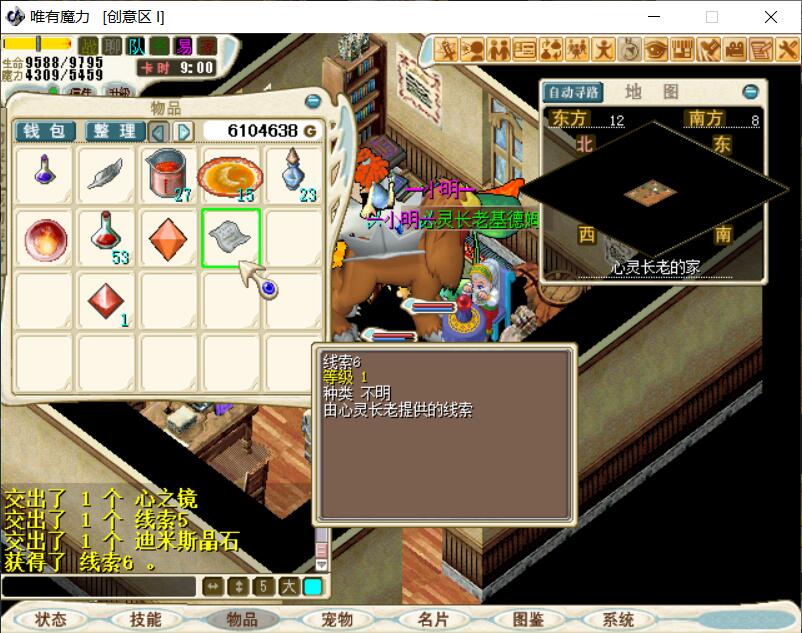Screen dimensions: 802x633
Task: Select the fireball orb item slot
Action: (43, 238)
